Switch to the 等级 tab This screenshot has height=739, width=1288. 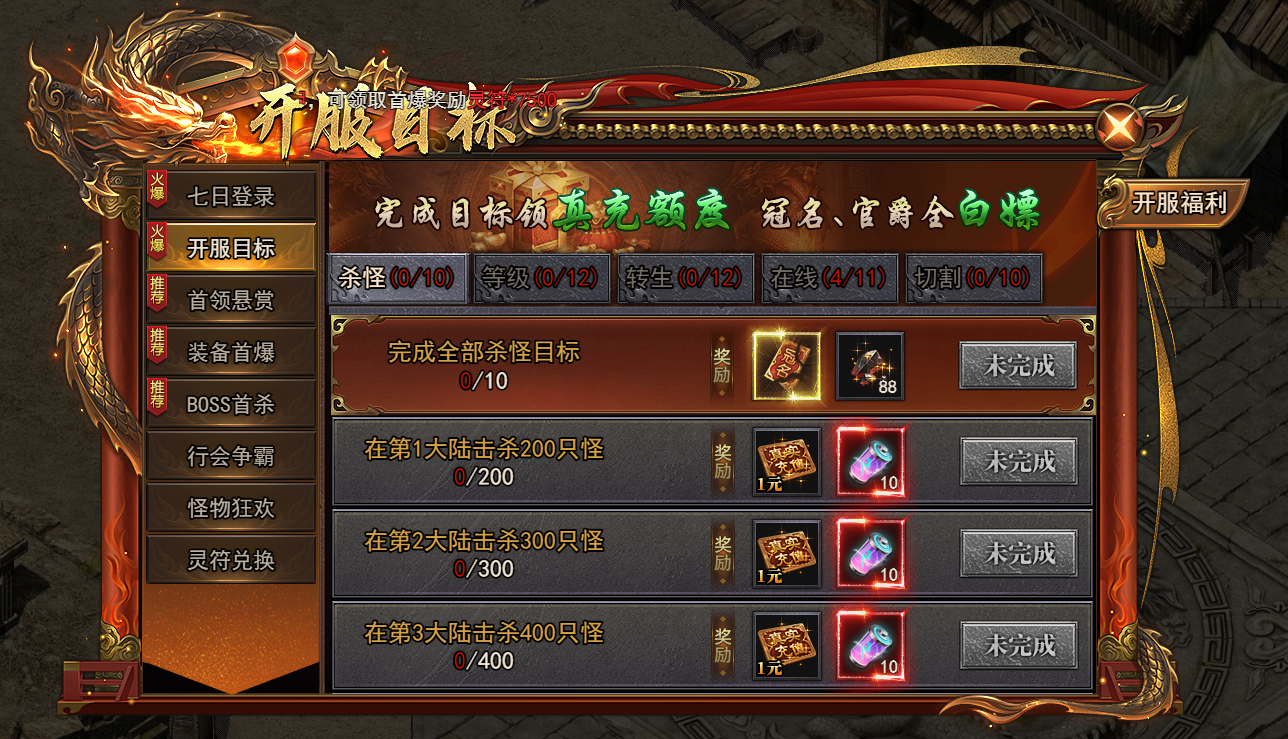pyautogui.click(x=540, y=277)
